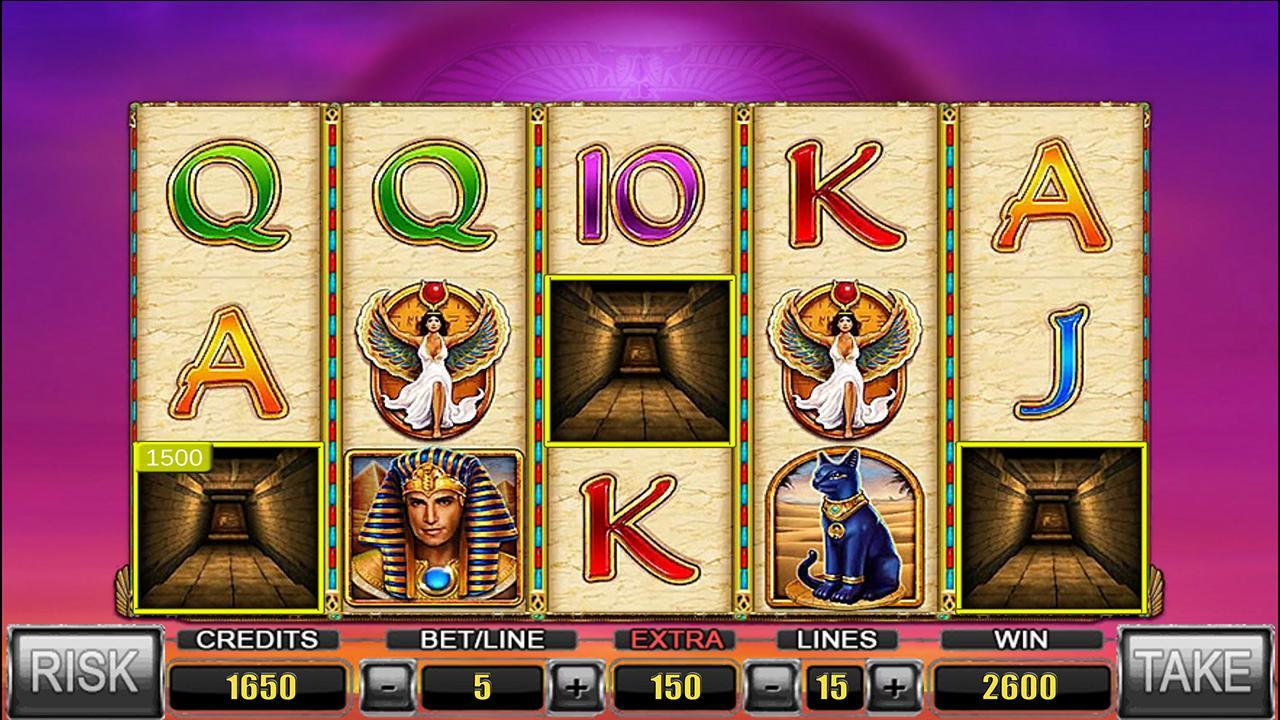The image size is (1280, 720).
Task: Click the Bastet cat symbol on reel four
Action: [844, 525]
